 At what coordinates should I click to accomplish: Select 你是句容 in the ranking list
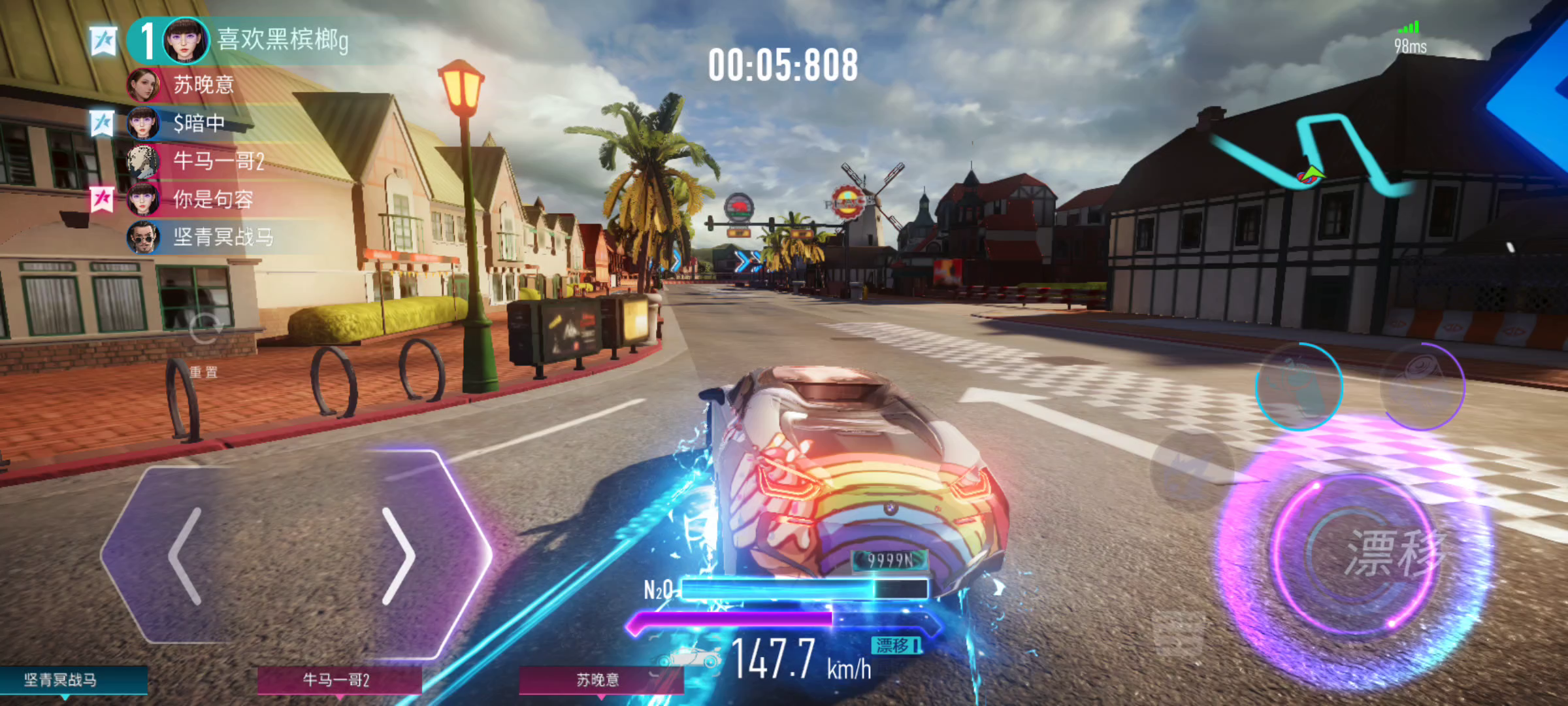pyautogui.click(x=212, y=199)
